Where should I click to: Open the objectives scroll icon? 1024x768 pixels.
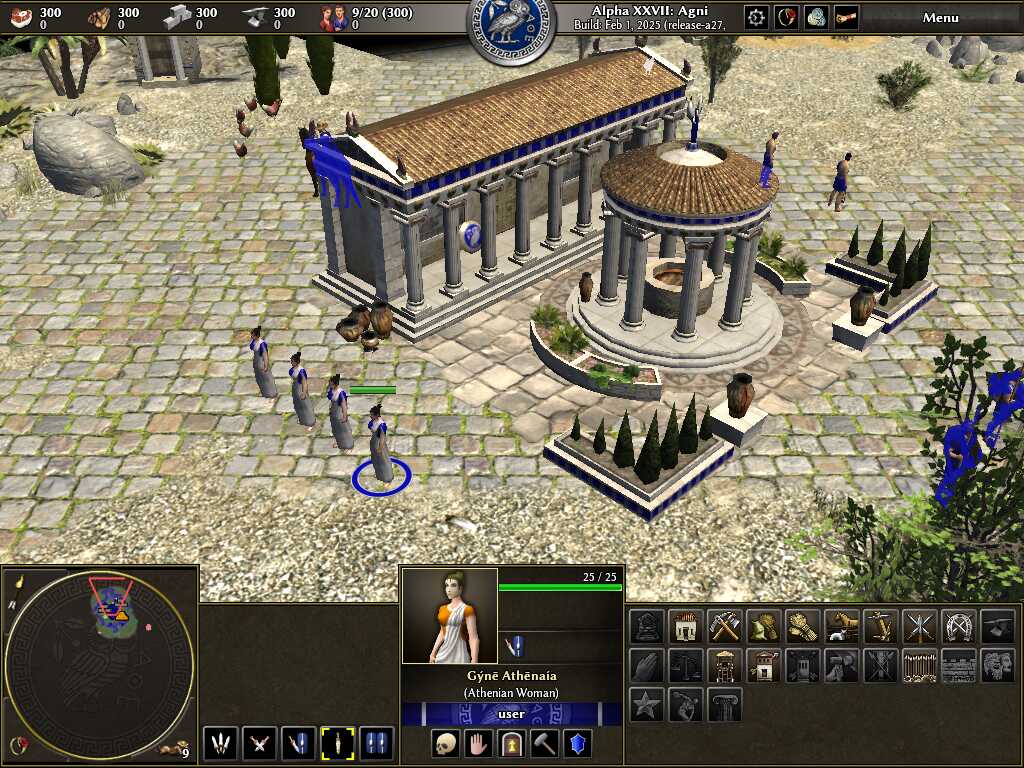846,17
